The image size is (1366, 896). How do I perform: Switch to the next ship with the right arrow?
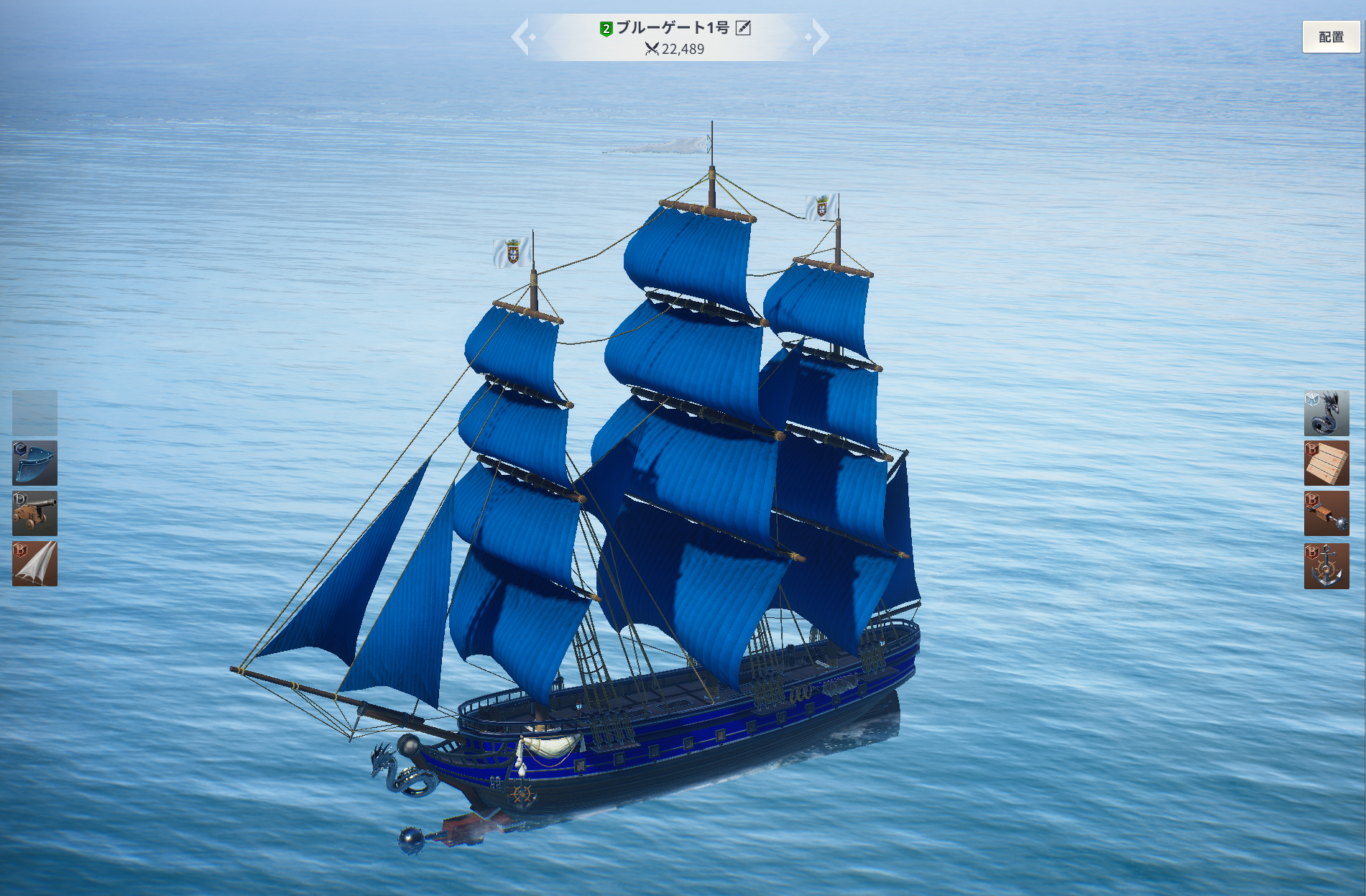pyautogui.click(x=818, y=37)
